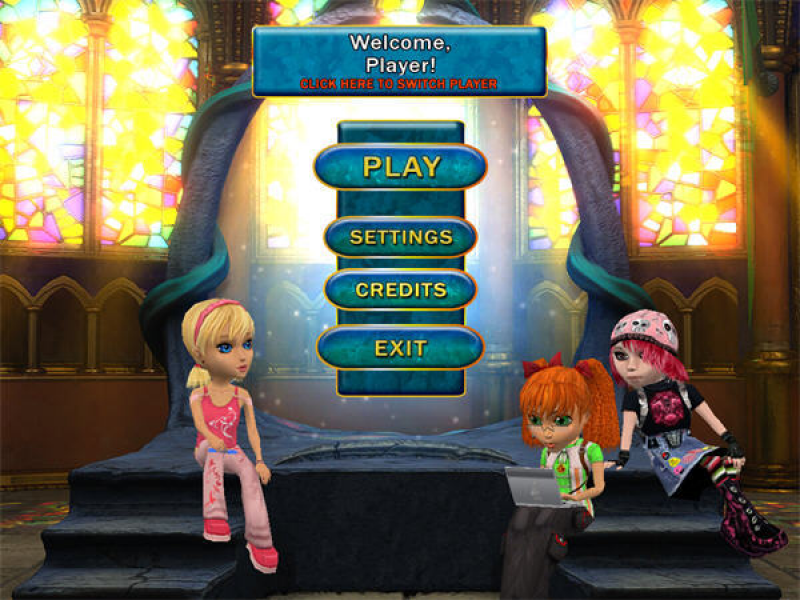Click here to switch player
The width and height of the screenshot is (800, 600).
click(x=399, y=84)
